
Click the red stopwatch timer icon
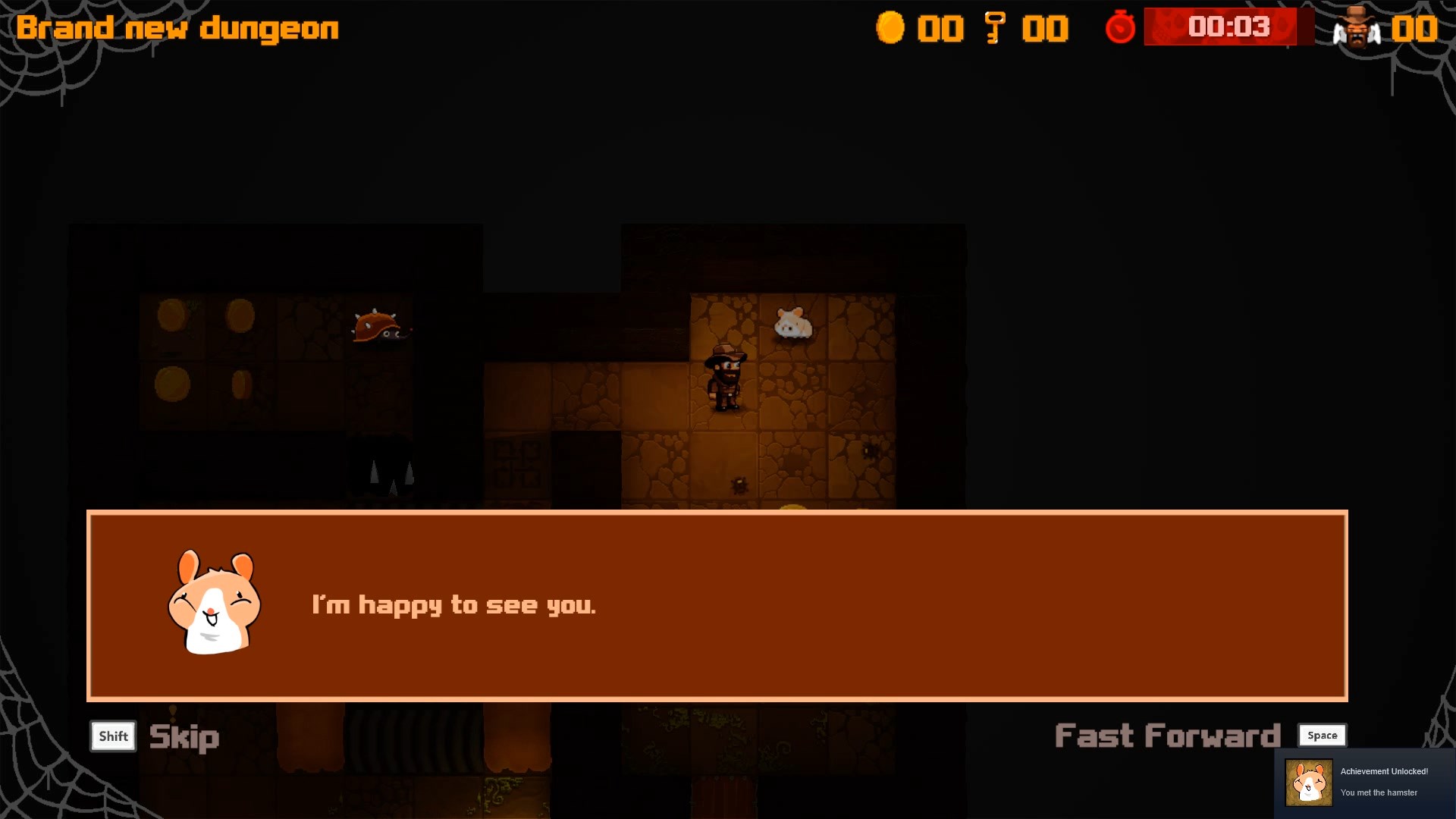point(1120,27)
